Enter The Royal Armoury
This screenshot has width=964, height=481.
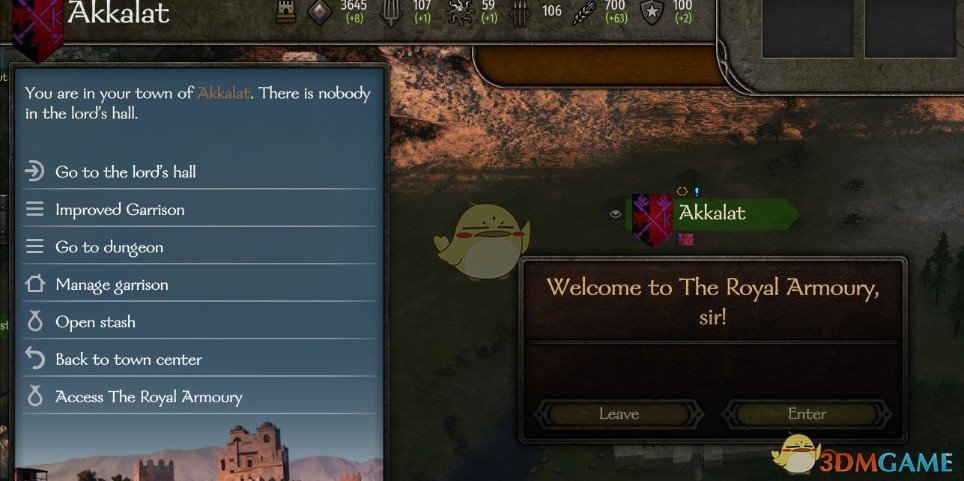(806, 414)
